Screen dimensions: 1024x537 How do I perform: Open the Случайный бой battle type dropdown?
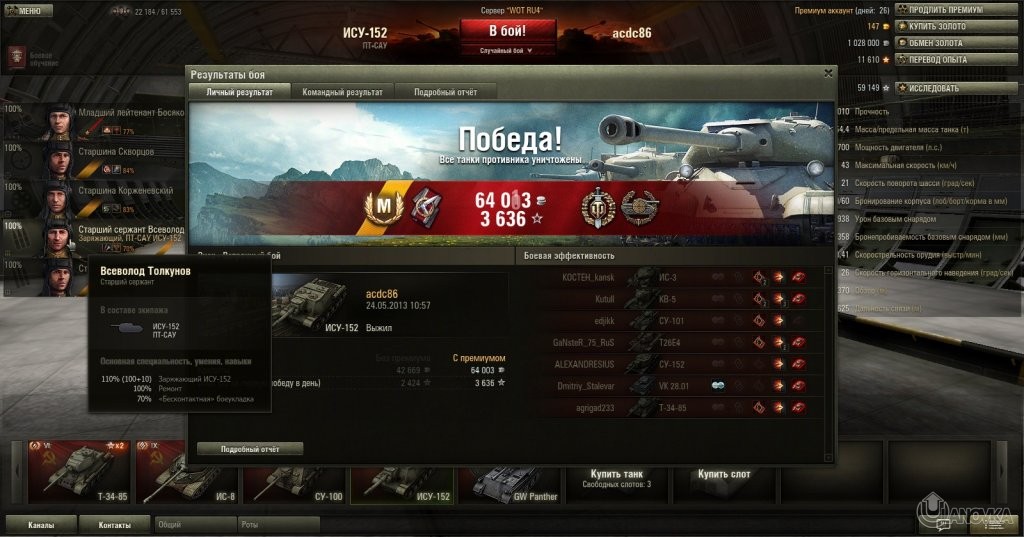[x=507, y=50]
